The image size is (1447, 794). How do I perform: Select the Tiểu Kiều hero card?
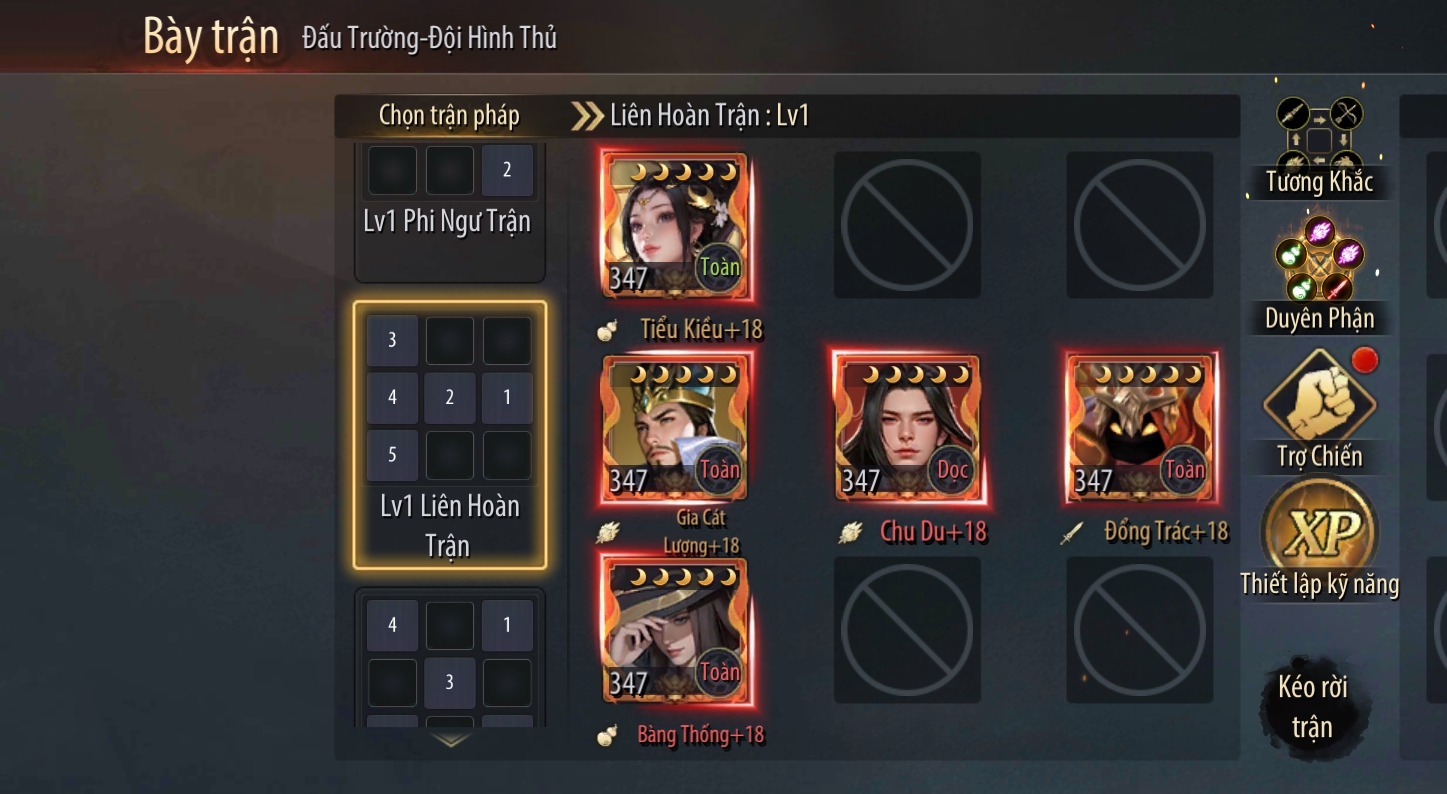tap(675, 225)
